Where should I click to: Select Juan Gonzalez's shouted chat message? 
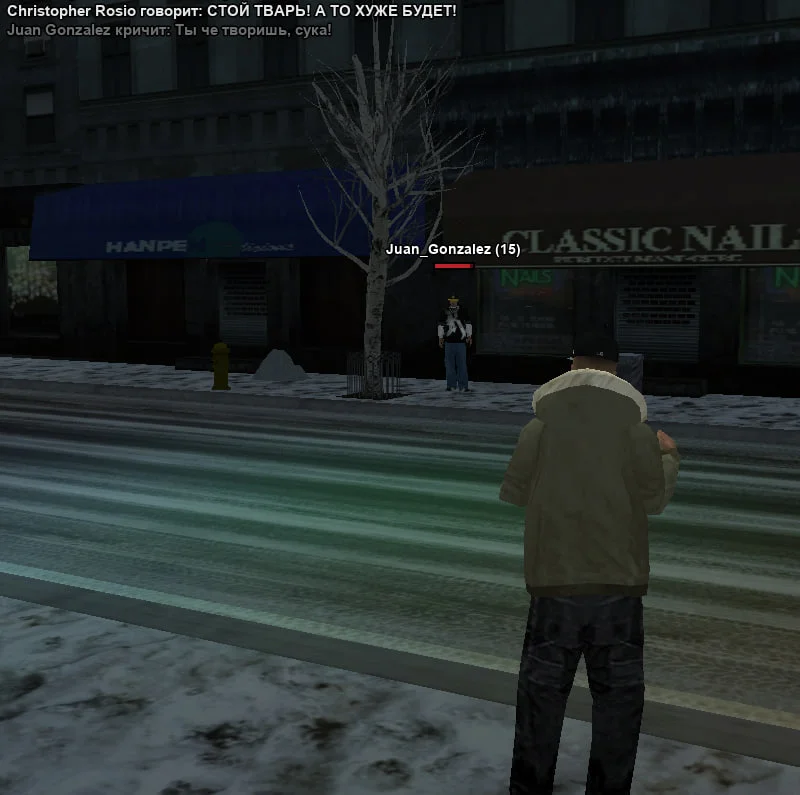coord(169,29)
